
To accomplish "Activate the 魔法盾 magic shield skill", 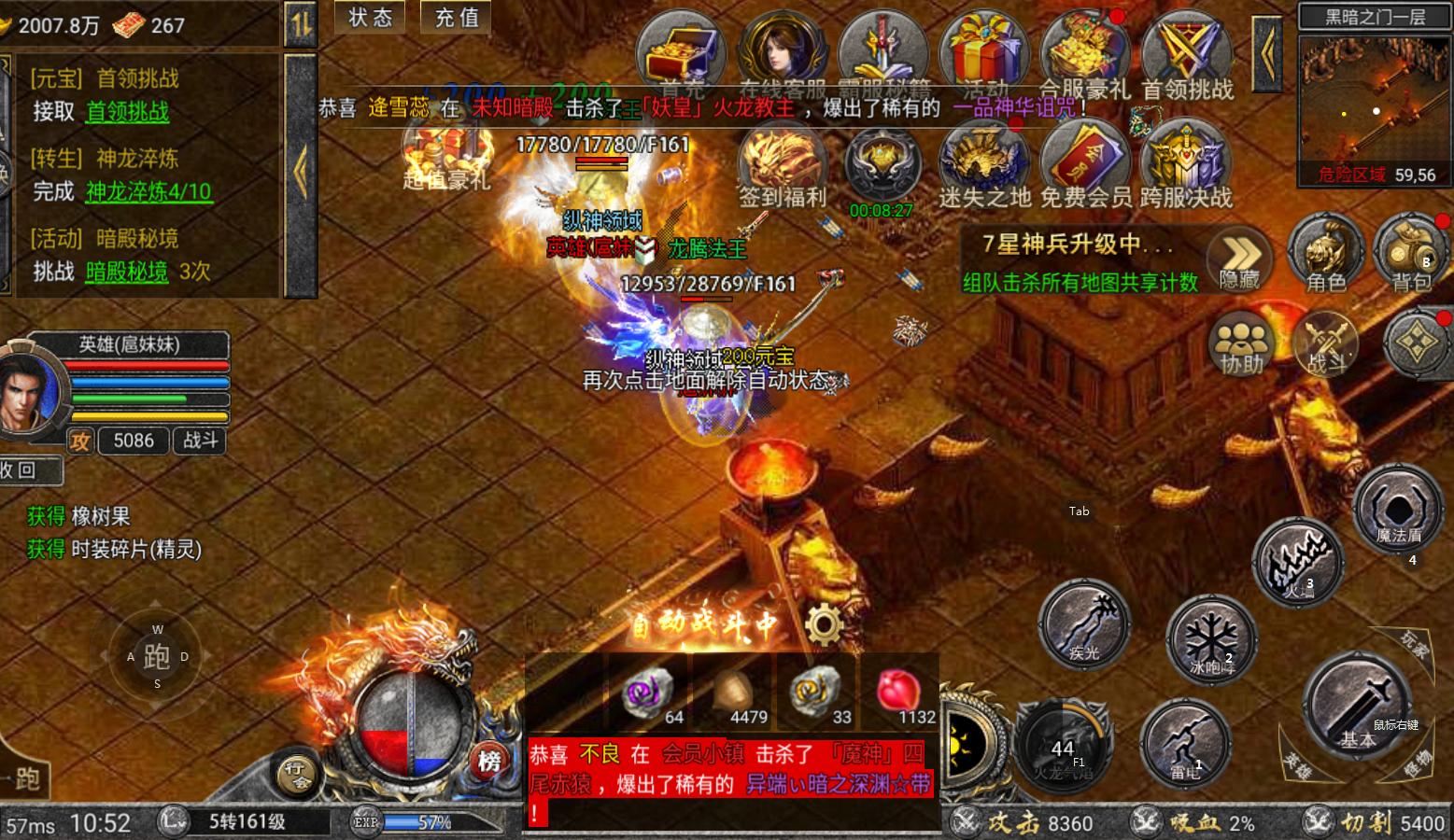I will pyautogui.click(x=1397, y=511).
